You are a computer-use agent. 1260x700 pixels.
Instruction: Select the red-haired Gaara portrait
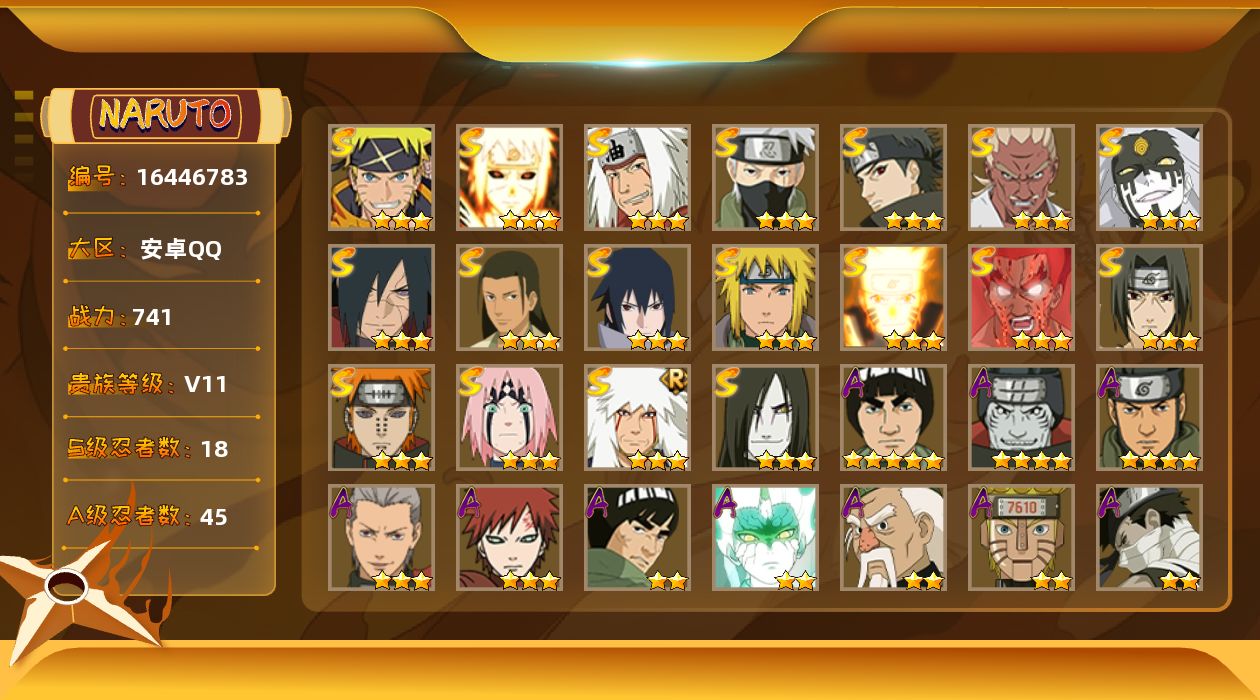pyautogui.click(x=509, y=537)
